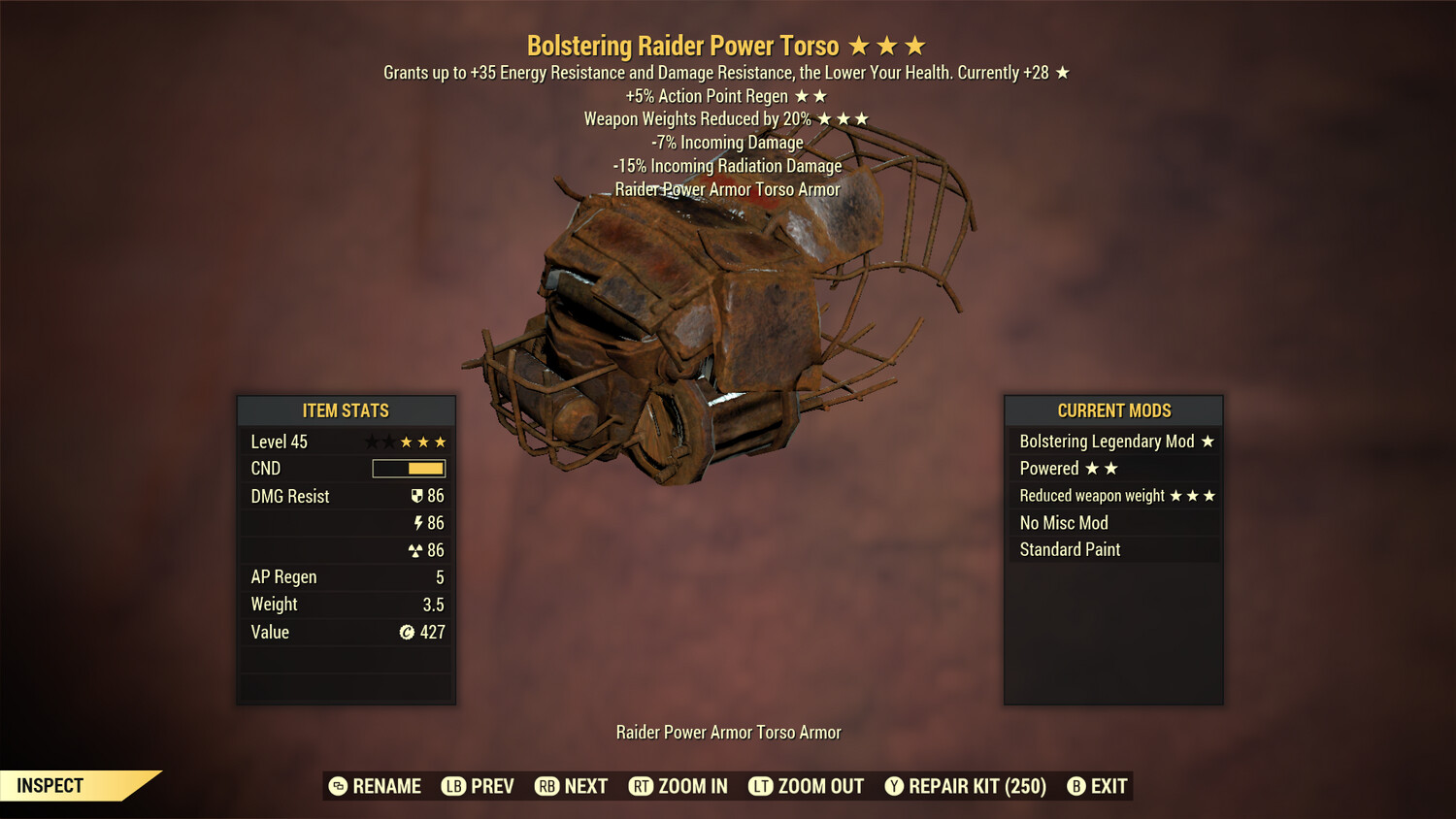
Task: Click the CURRENT MODS panel header
Action: point(1112,410)
